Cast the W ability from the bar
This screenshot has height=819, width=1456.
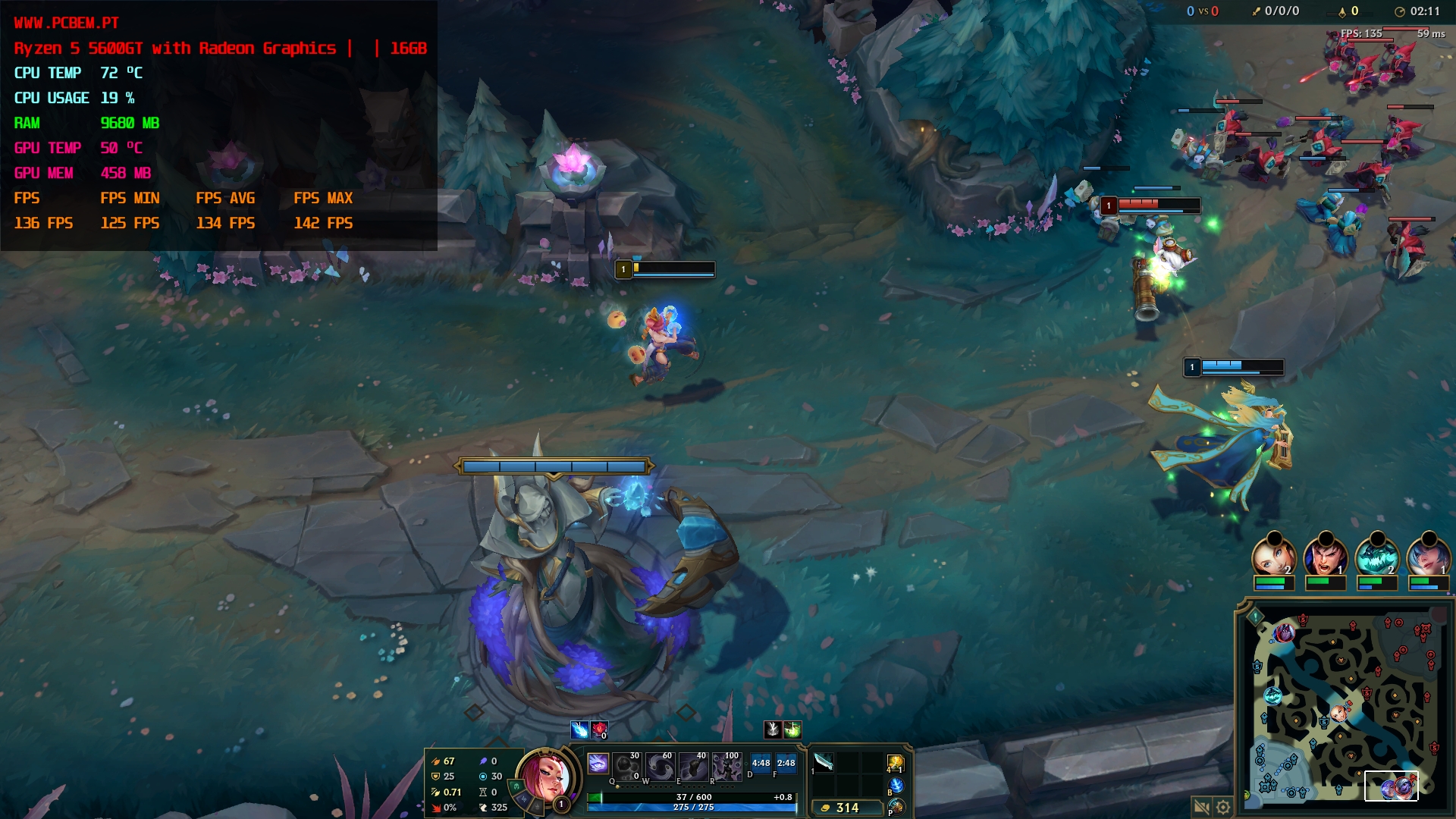pos(661,767)
